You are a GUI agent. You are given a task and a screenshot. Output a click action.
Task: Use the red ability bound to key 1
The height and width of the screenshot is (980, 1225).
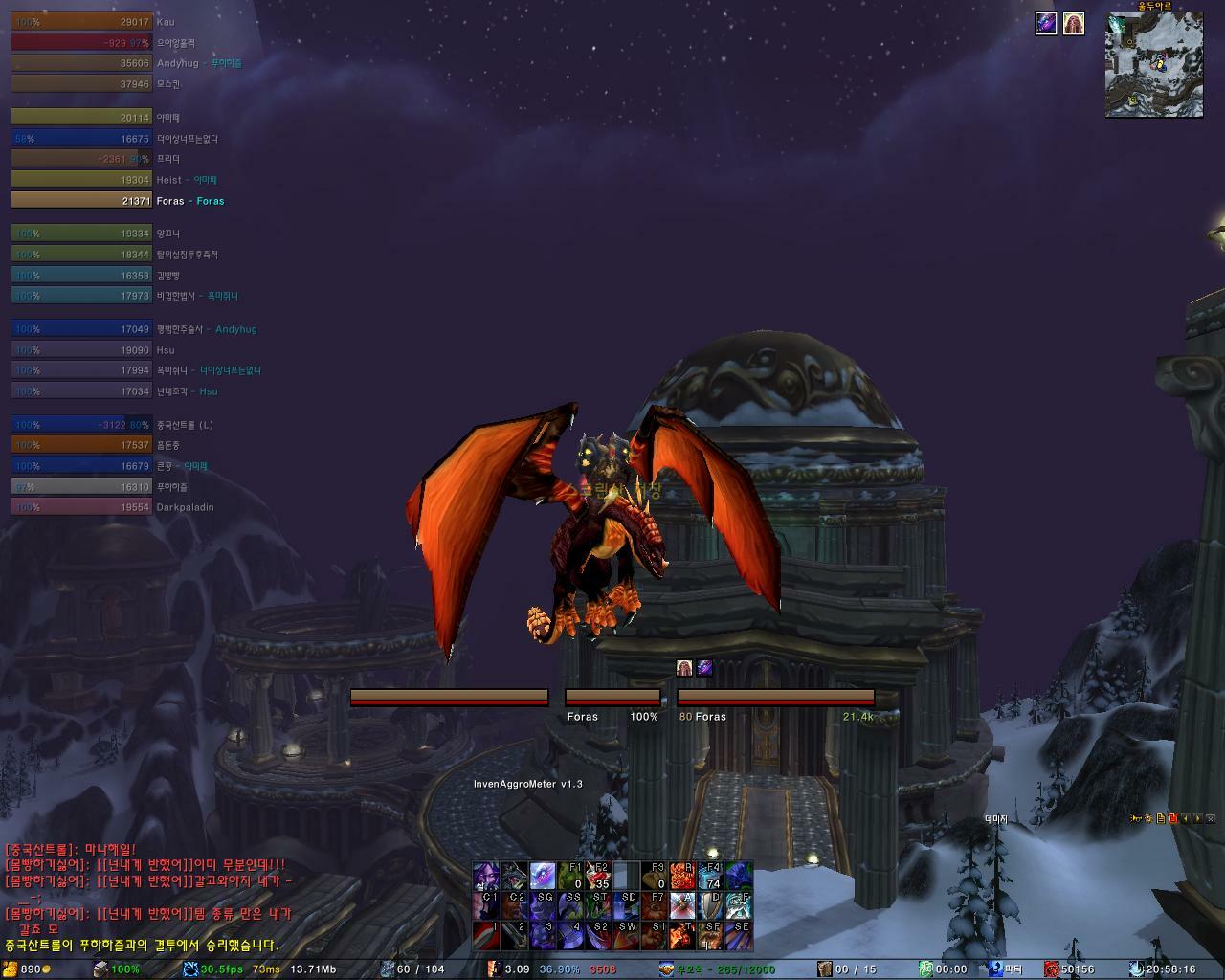(x=486, y=934)
